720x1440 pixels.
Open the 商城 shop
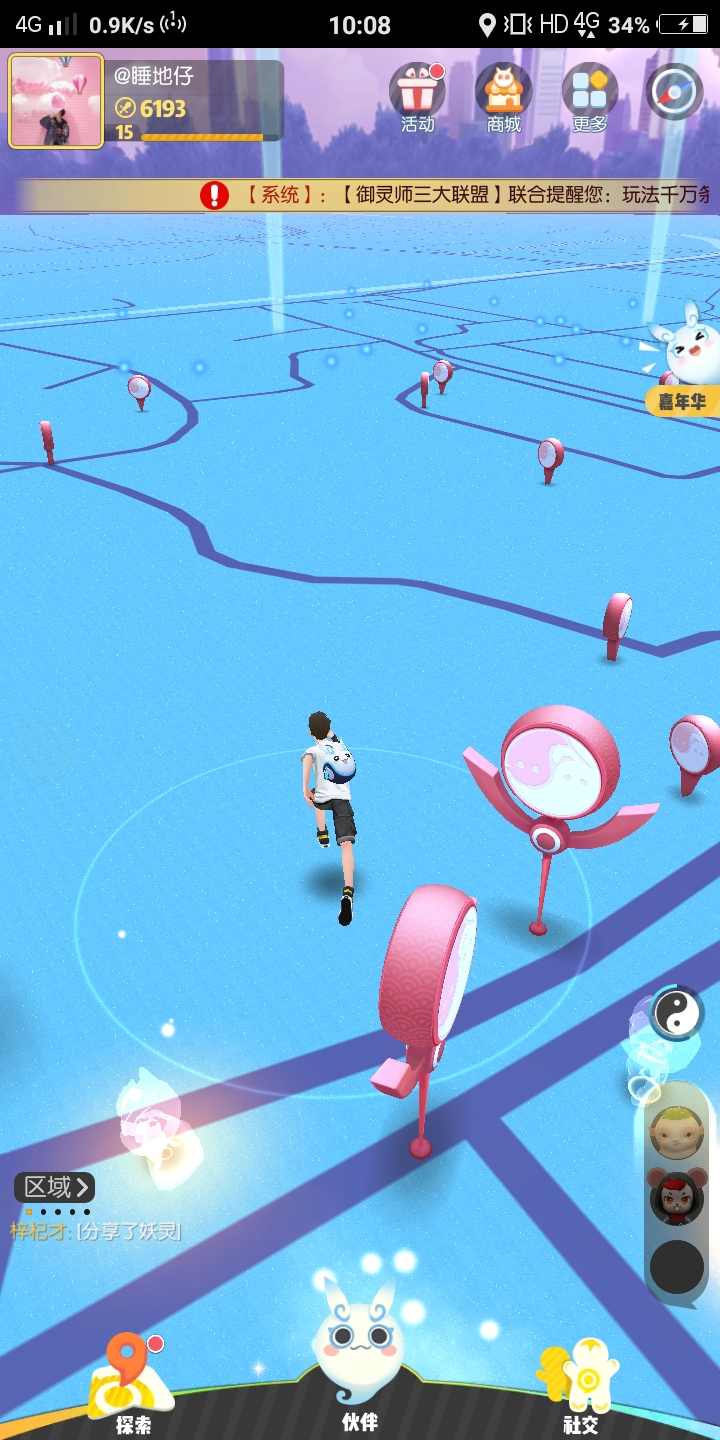point(504,97)
